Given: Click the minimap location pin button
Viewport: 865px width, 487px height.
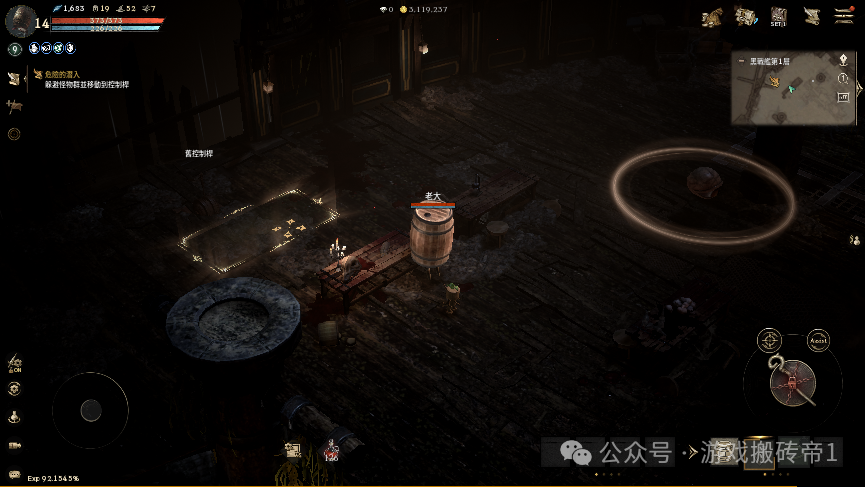Looking at the screenshot, I should [843, 60].
